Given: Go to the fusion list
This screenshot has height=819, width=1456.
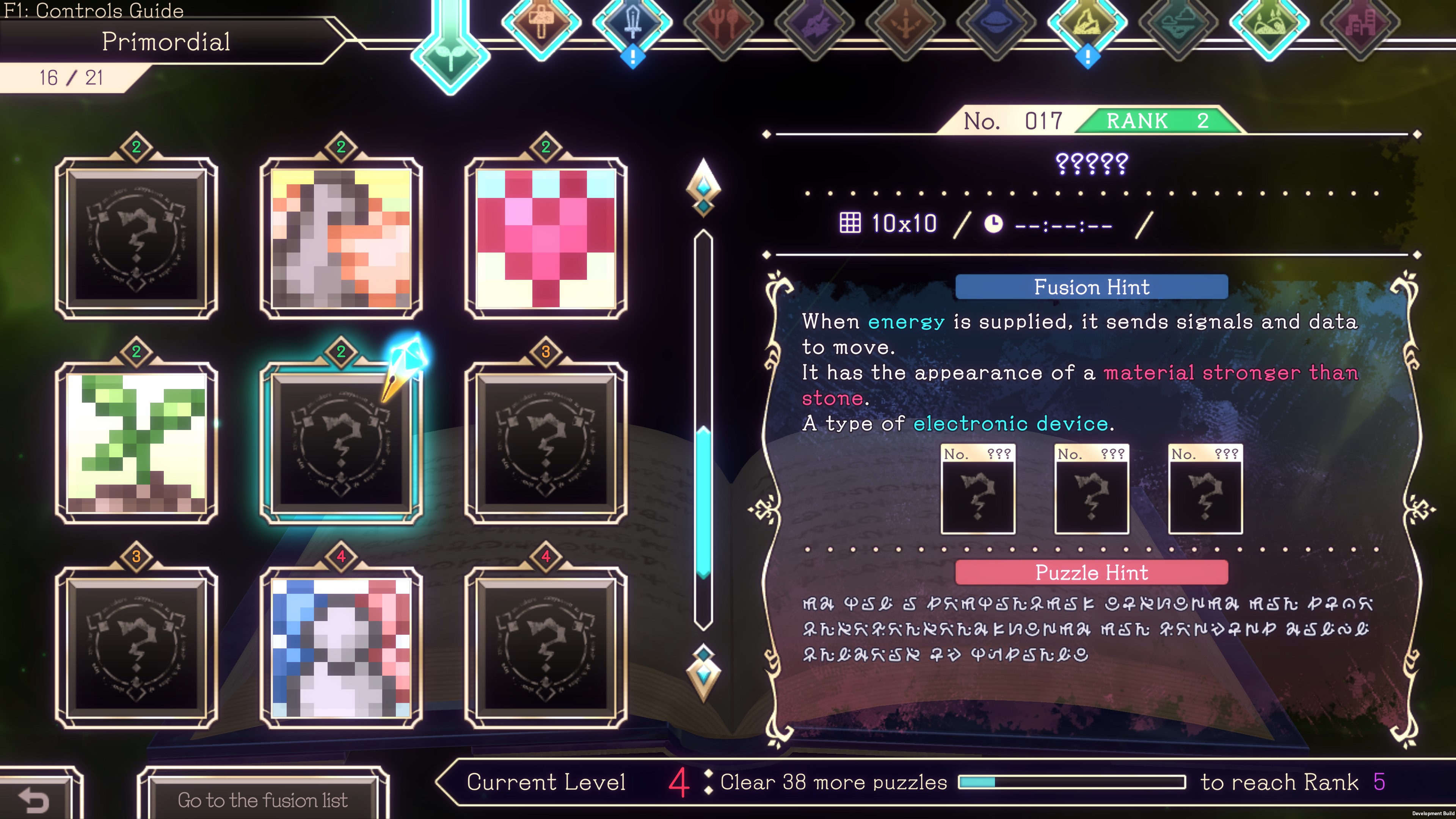Looking at the screenshot, I should click(263, 799).
